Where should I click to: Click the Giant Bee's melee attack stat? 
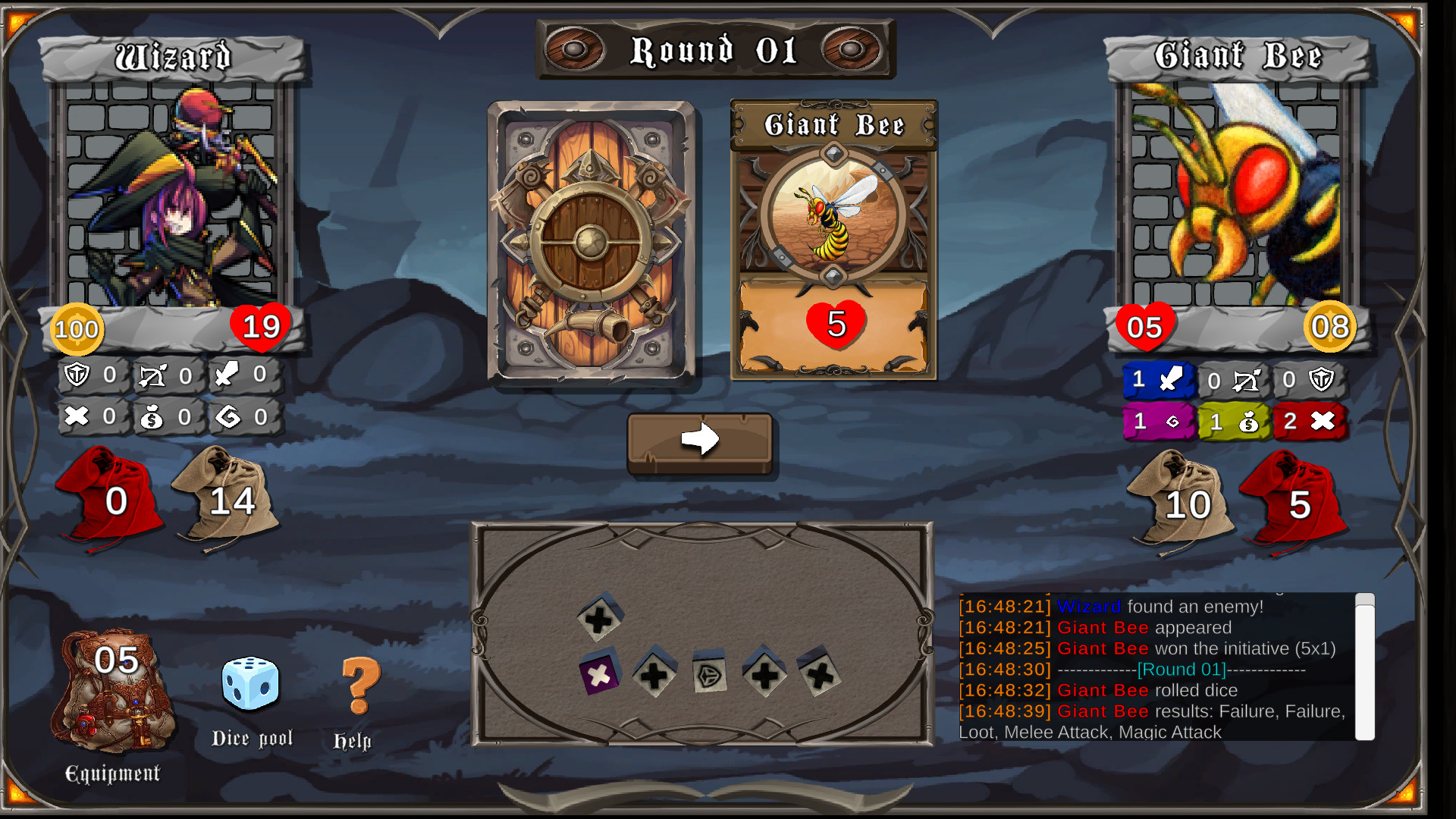(x=1158, y=381)
